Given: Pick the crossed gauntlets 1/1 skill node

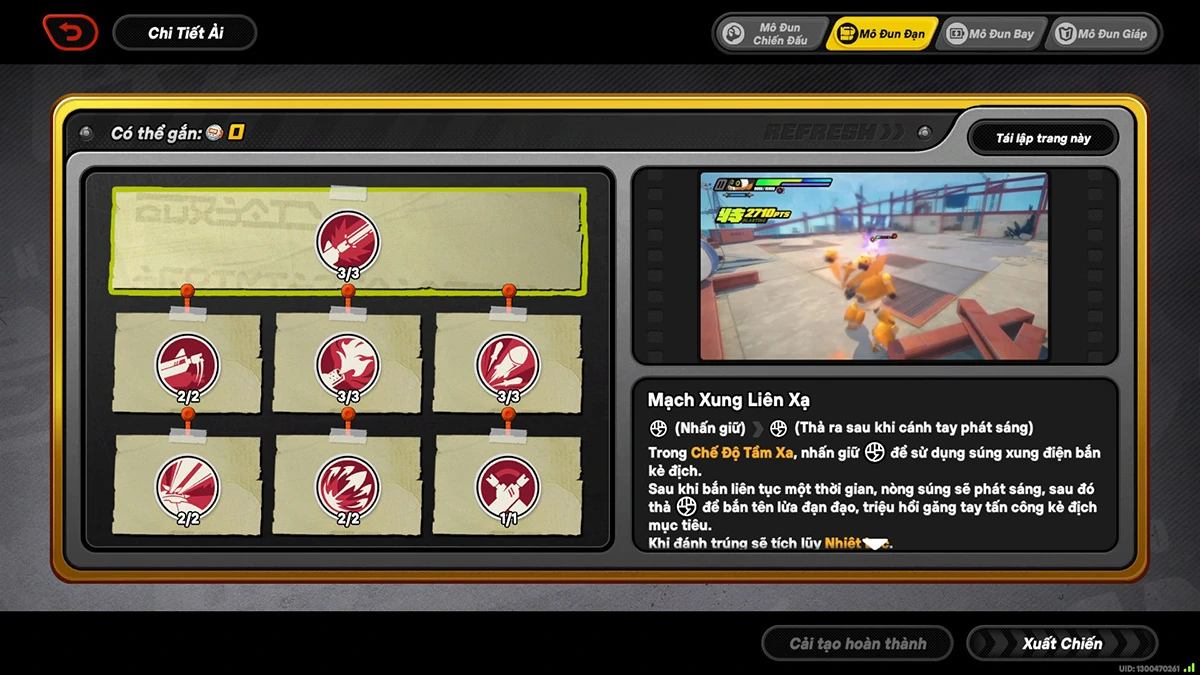Looking at the screenshot, I should [507, 486].
